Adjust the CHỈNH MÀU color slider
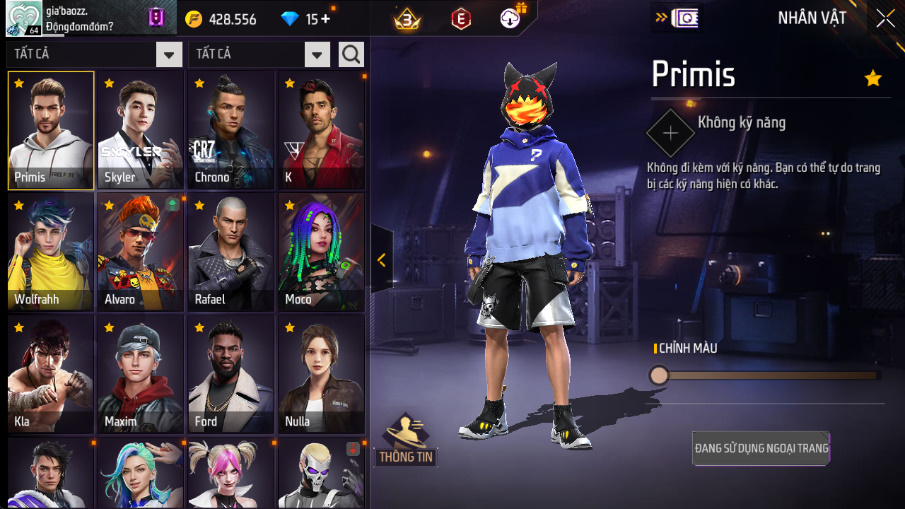Image resolution: width=905 pixels, height=509 pixels. (x=659, y=375)
